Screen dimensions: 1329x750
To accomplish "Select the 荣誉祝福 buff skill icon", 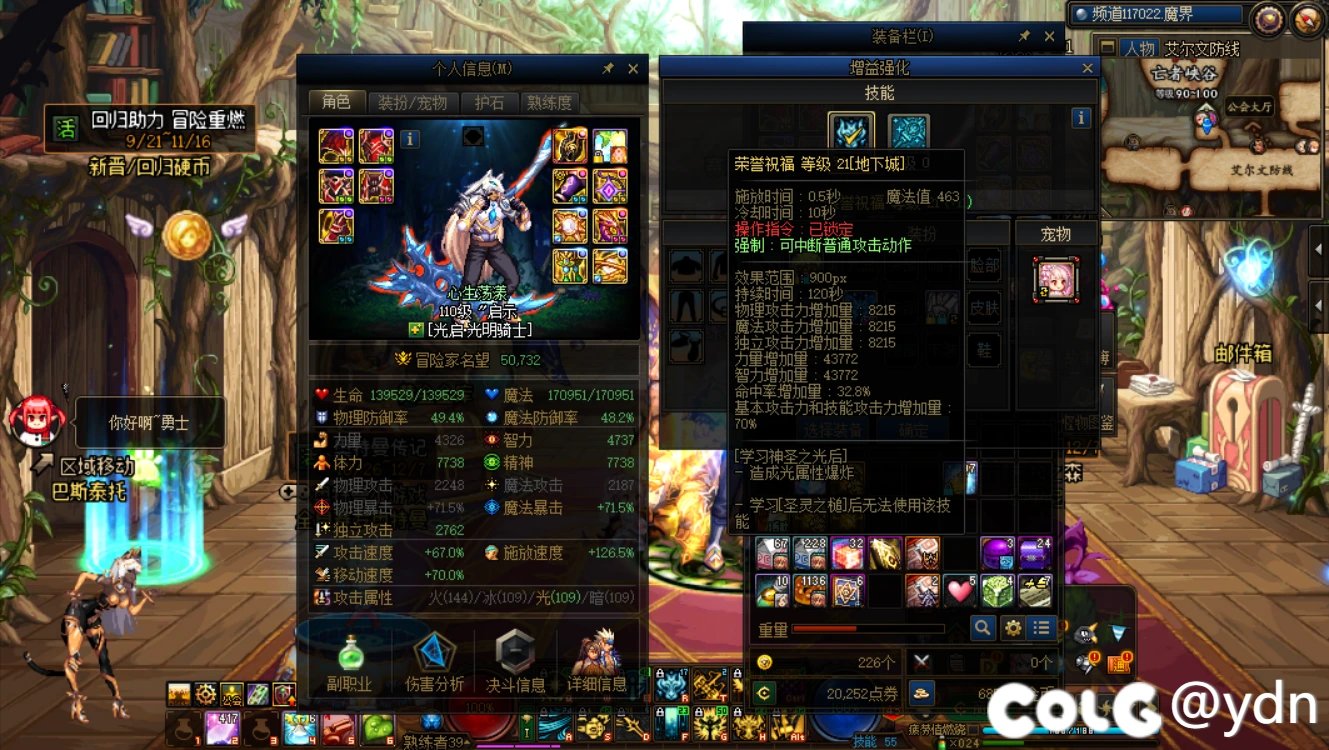I will pyautogui.click(x=849, y=131).
